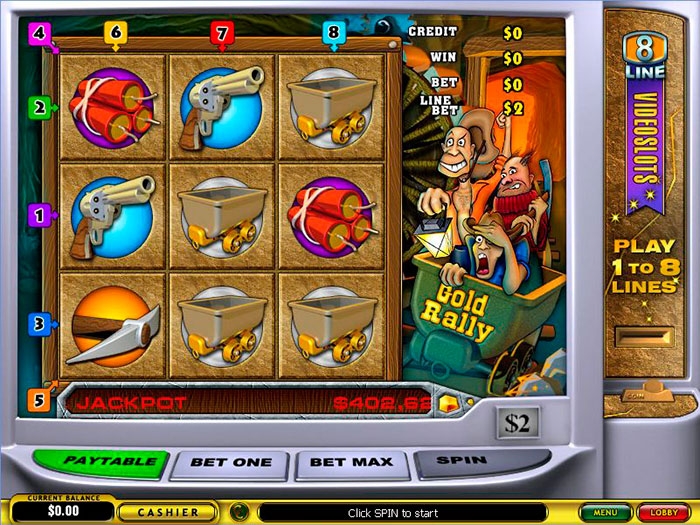700x525 pixels.
Task: Activate payline marker 5
Action: point(39,401)
